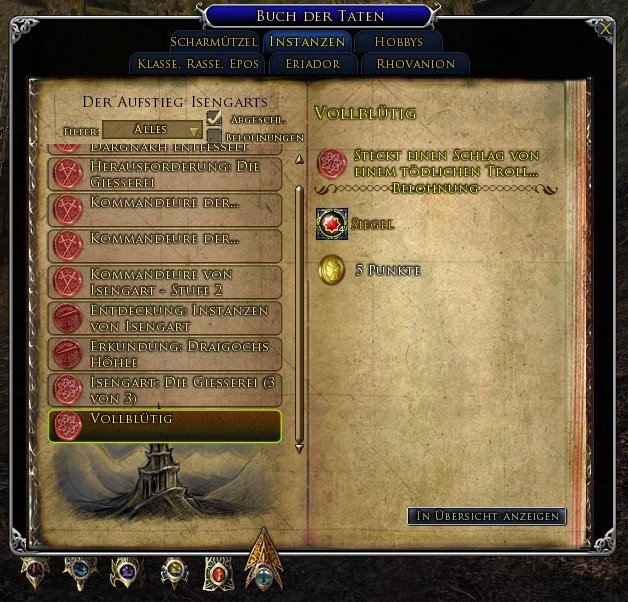Click the deed list scroll-up arrow

[x=298, y=159]
